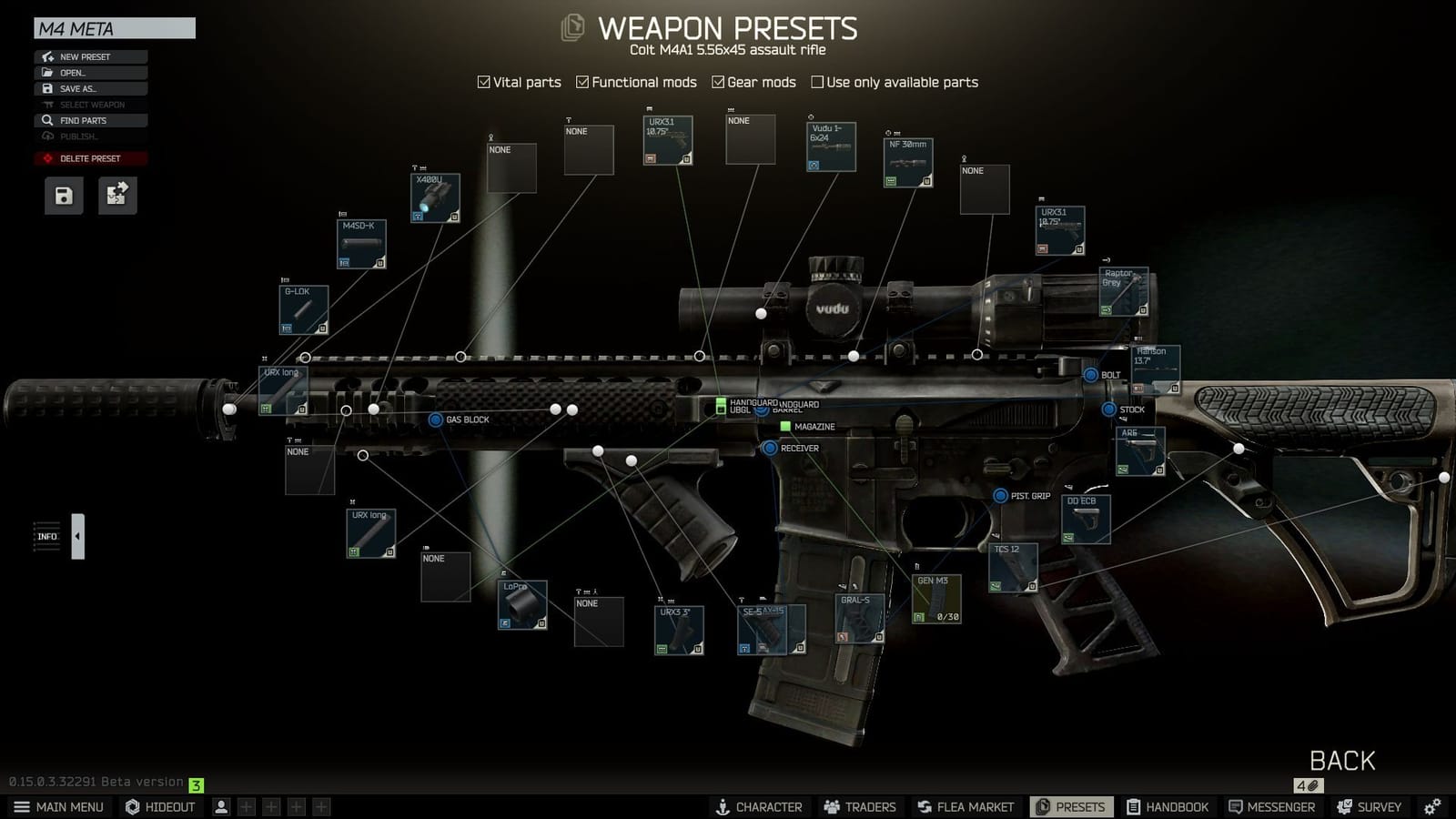The height and width of the screenshot is (819, 1456).
Task: Expand the INFO side panel arrow
Action: pos(77,535)
